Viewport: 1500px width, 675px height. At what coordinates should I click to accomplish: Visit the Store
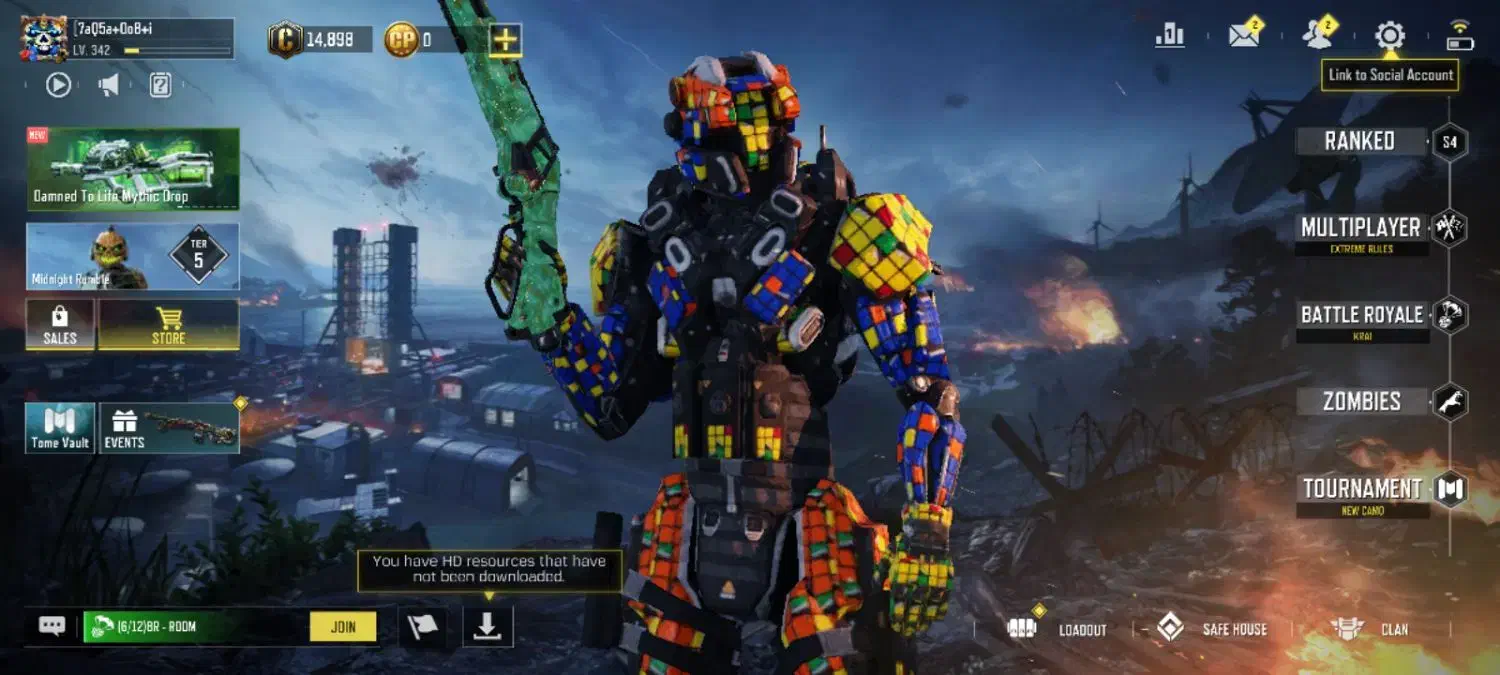click(168, 325)
